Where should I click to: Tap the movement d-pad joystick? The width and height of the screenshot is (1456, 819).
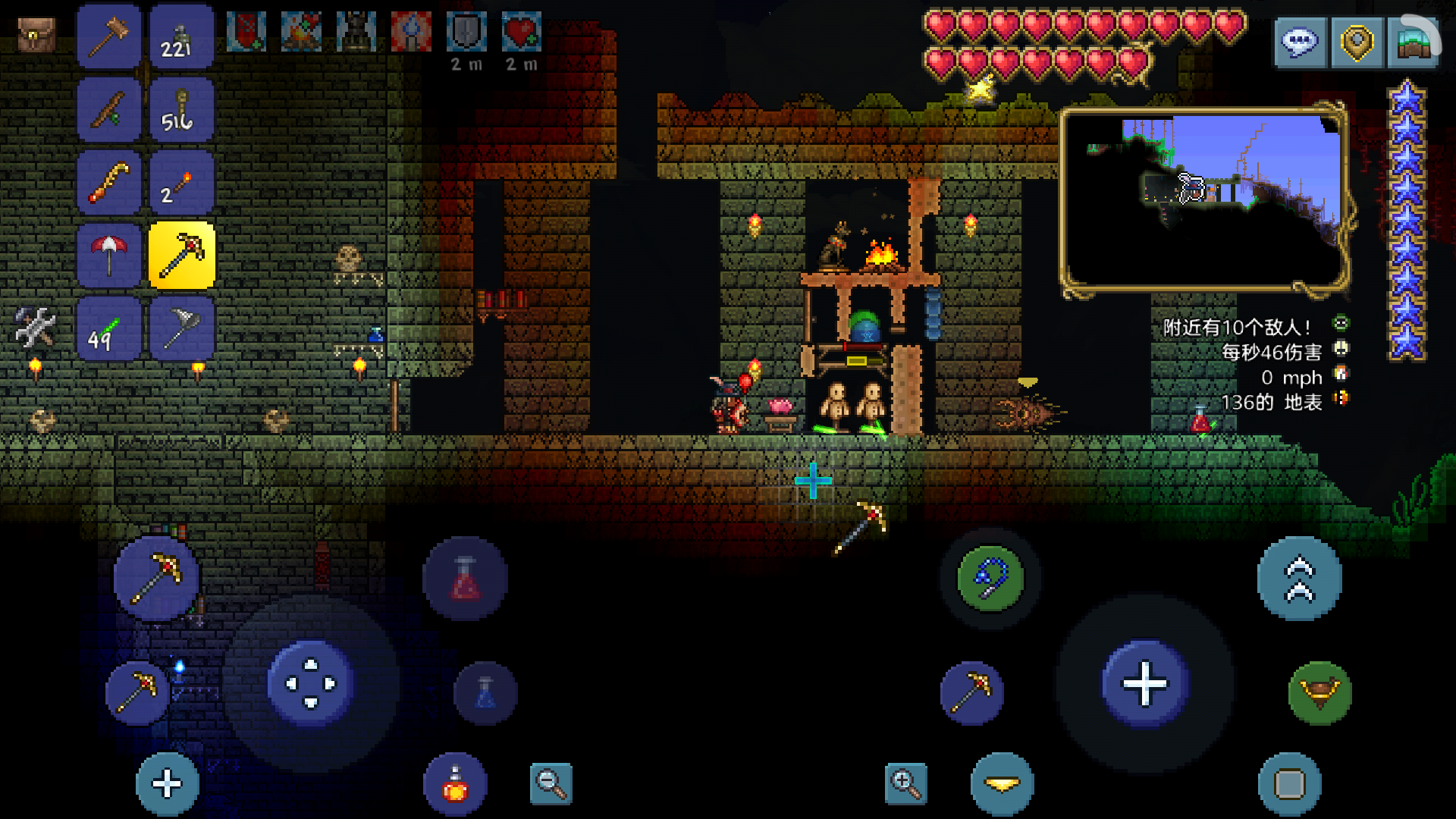pos(311,683)
